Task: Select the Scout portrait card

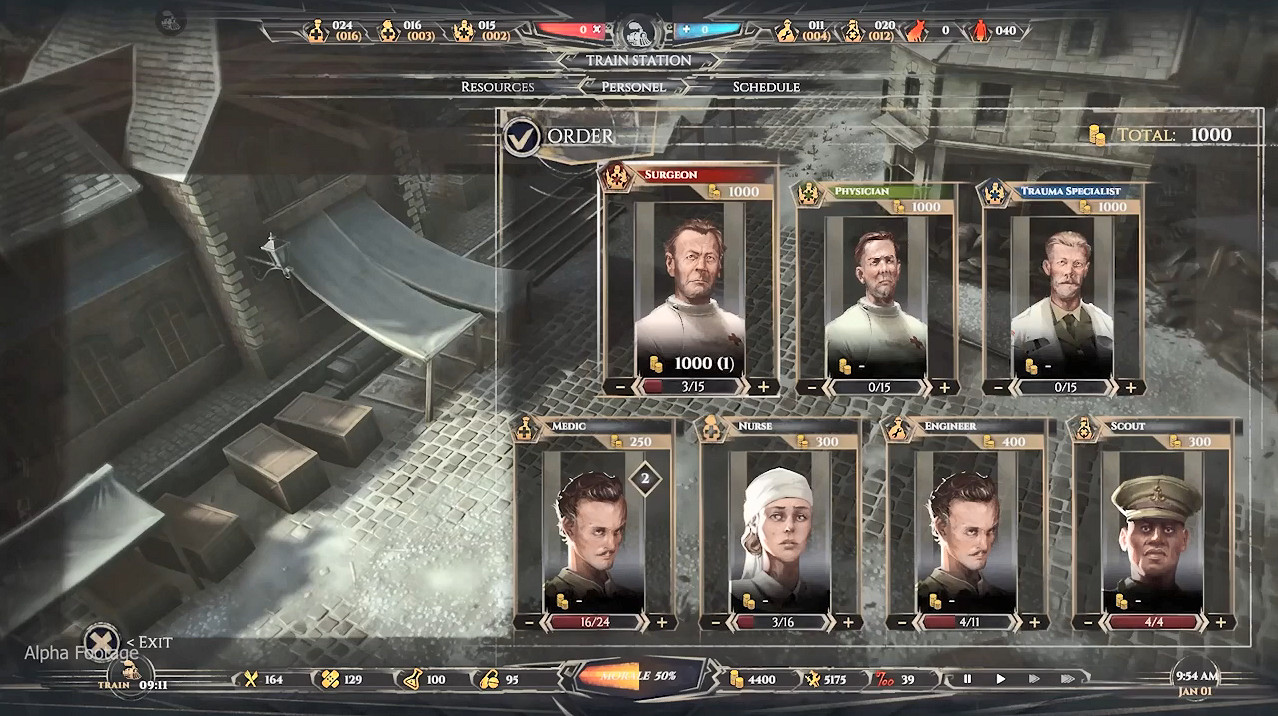Action: [1154, 525]
